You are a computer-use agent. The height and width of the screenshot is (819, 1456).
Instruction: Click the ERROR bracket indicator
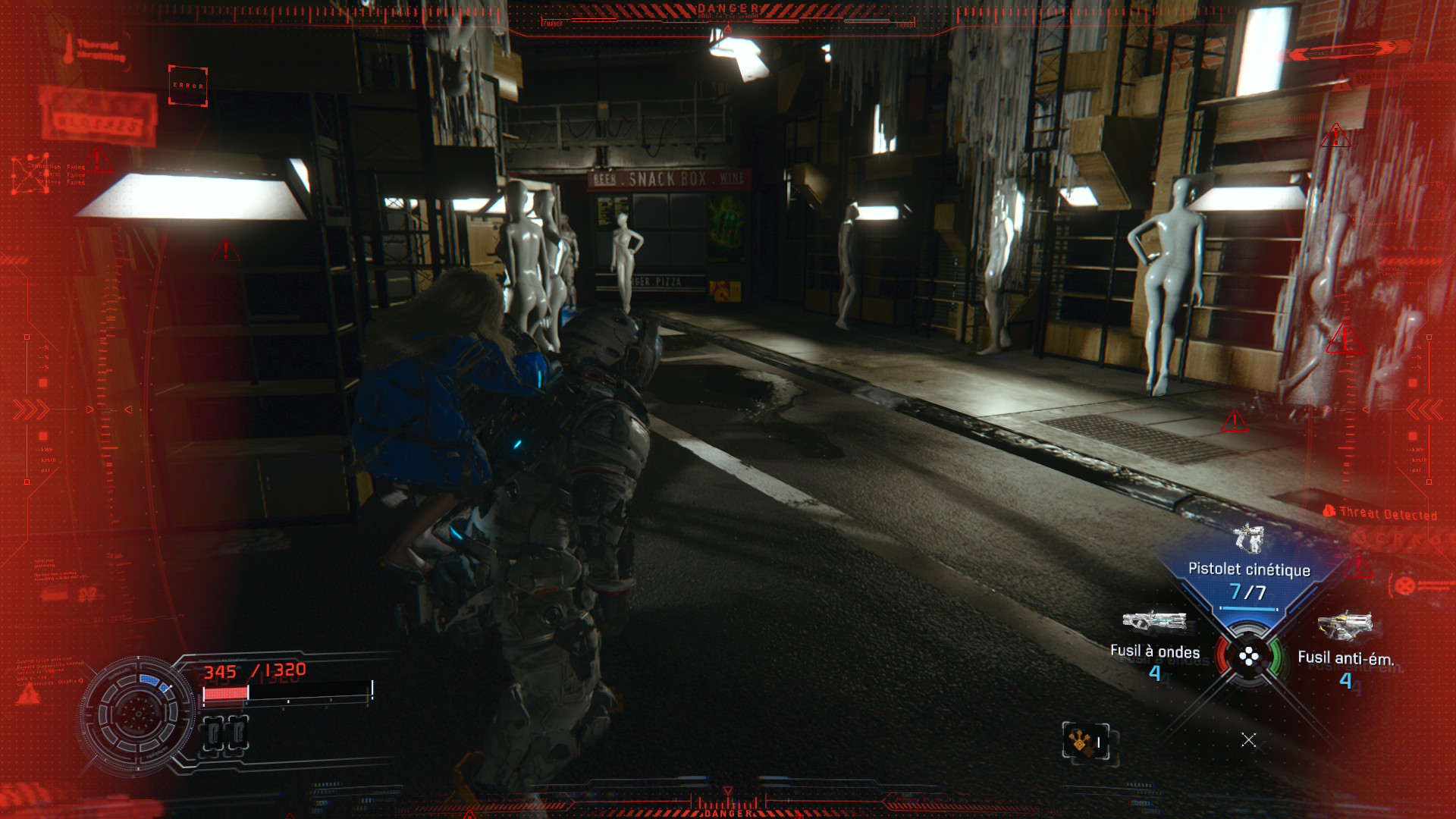[x=187, y=86]
